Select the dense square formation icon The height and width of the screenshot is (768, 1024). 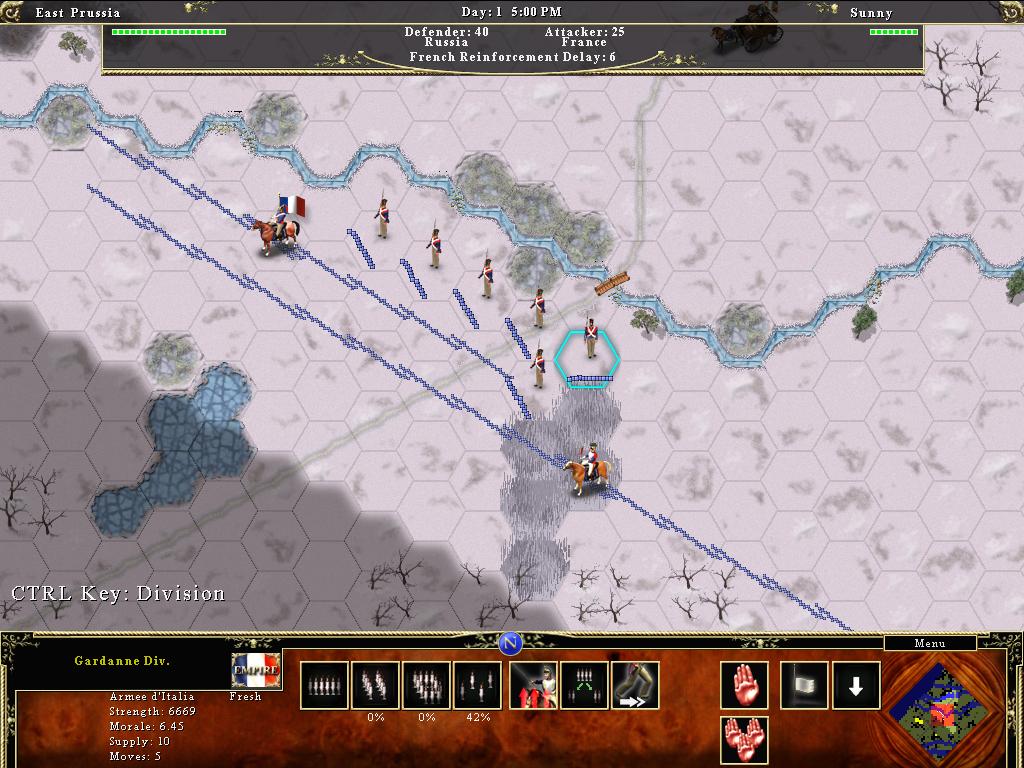click(427, 685)
